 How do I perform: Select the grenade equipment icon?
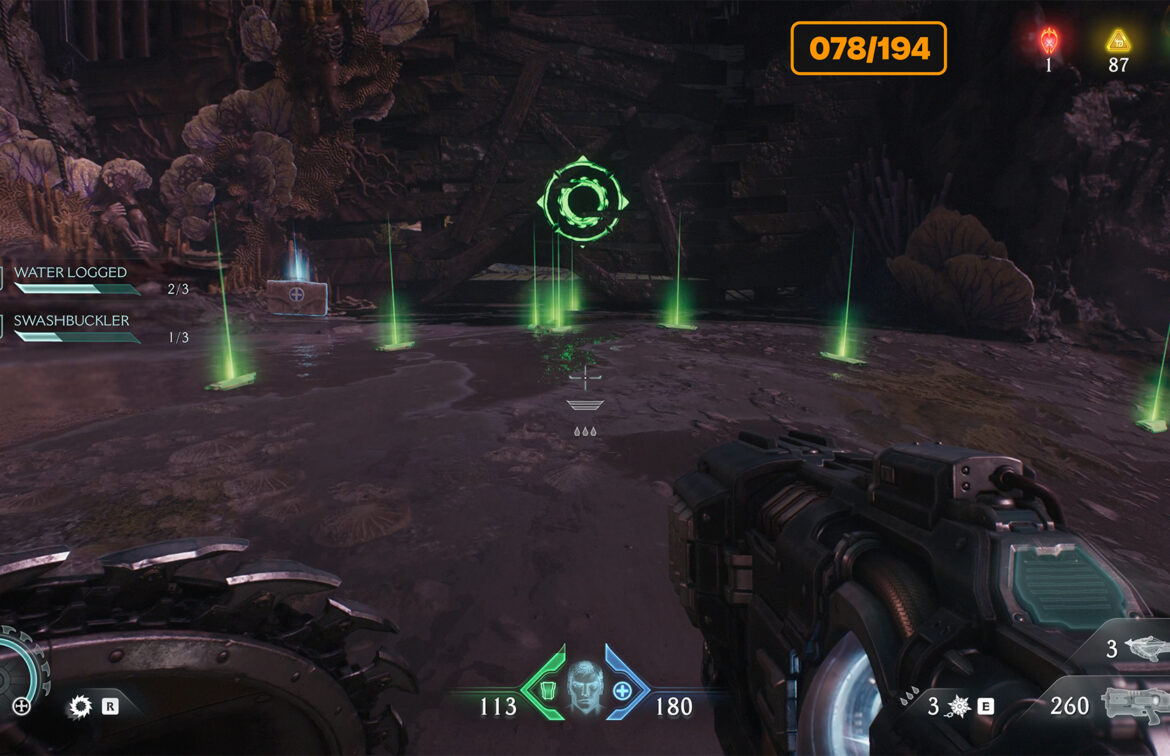(958, 707)
